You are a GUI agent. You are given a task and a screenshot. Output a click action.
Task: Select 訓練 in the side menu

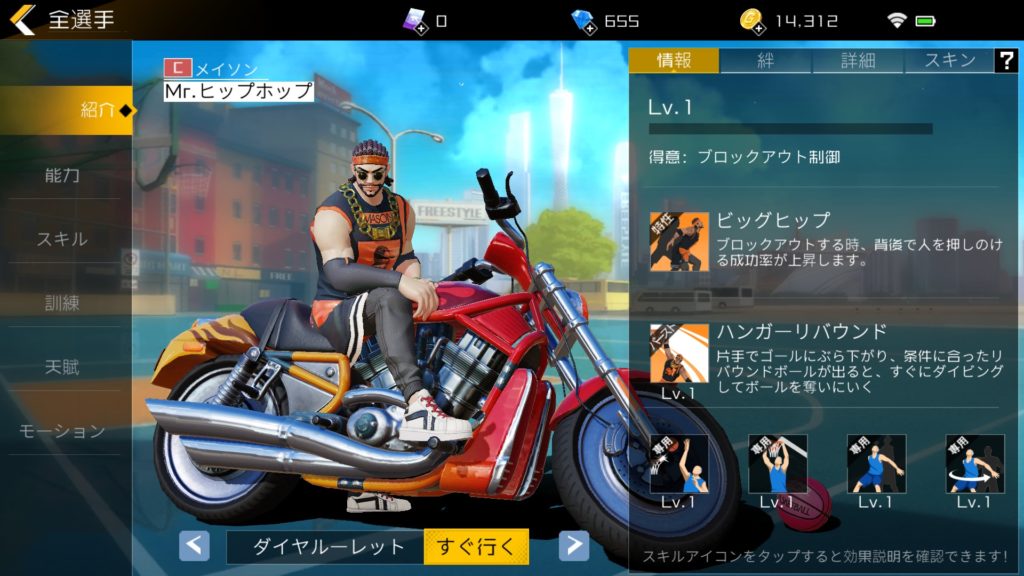62,303
